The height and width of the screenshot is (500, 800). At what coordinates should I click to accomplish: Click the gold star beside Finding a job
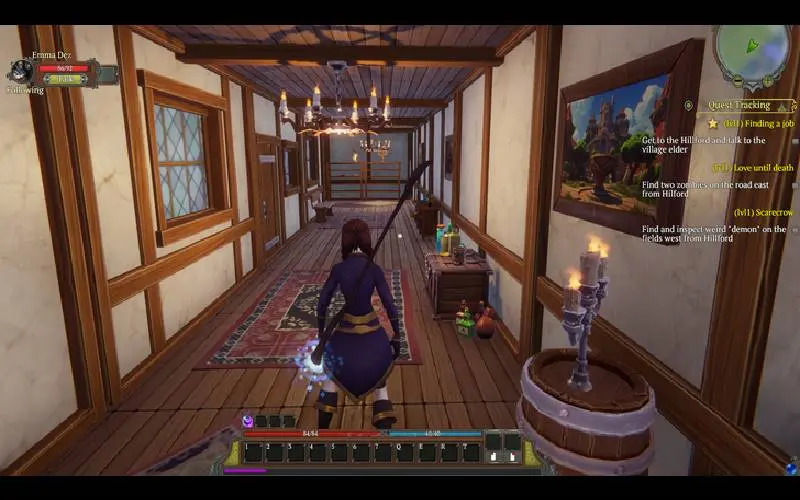pyautogui.click(x=713, y=123)
